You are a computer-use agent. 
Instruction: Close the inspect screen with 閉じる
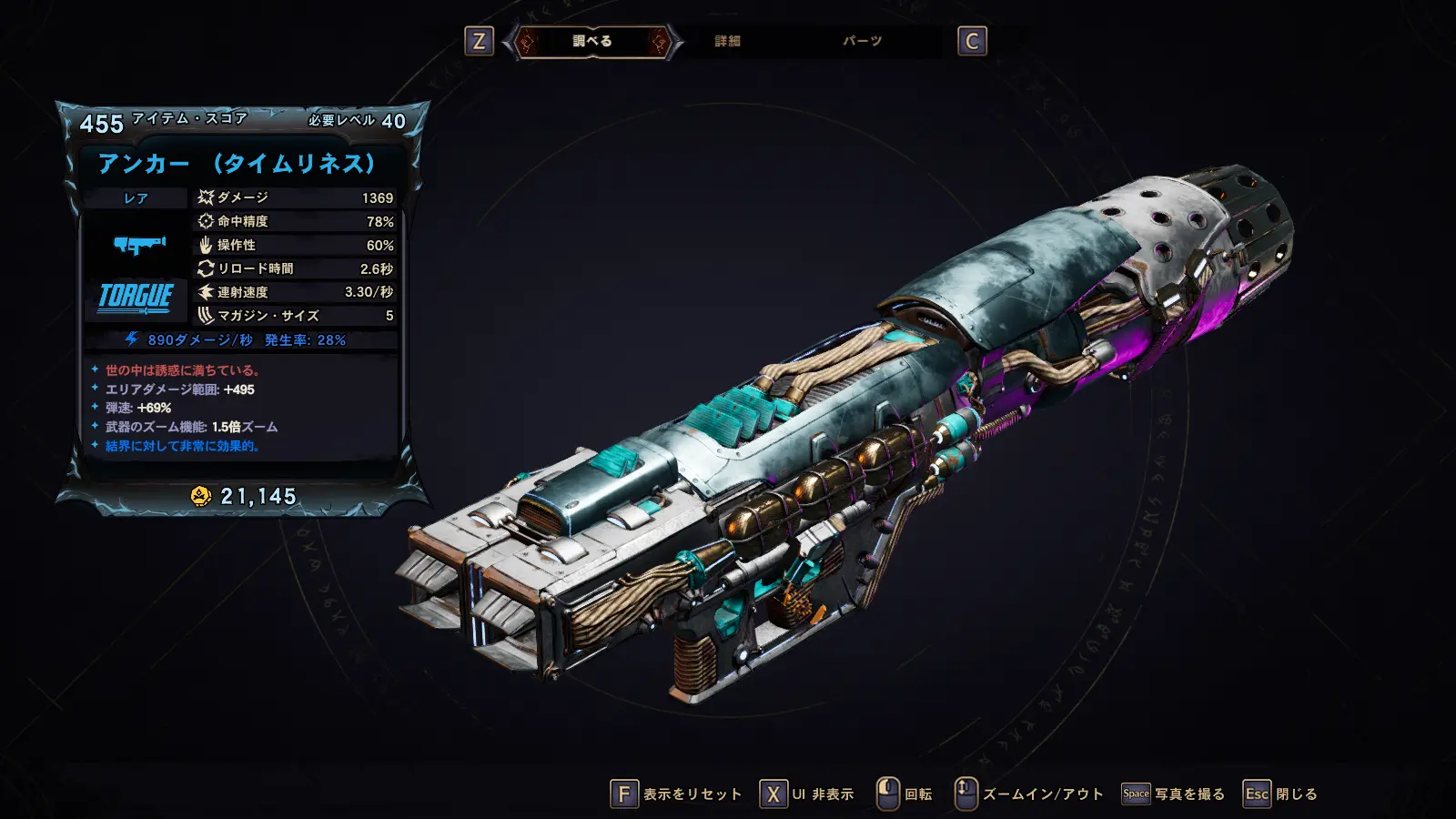point(1281,794)
